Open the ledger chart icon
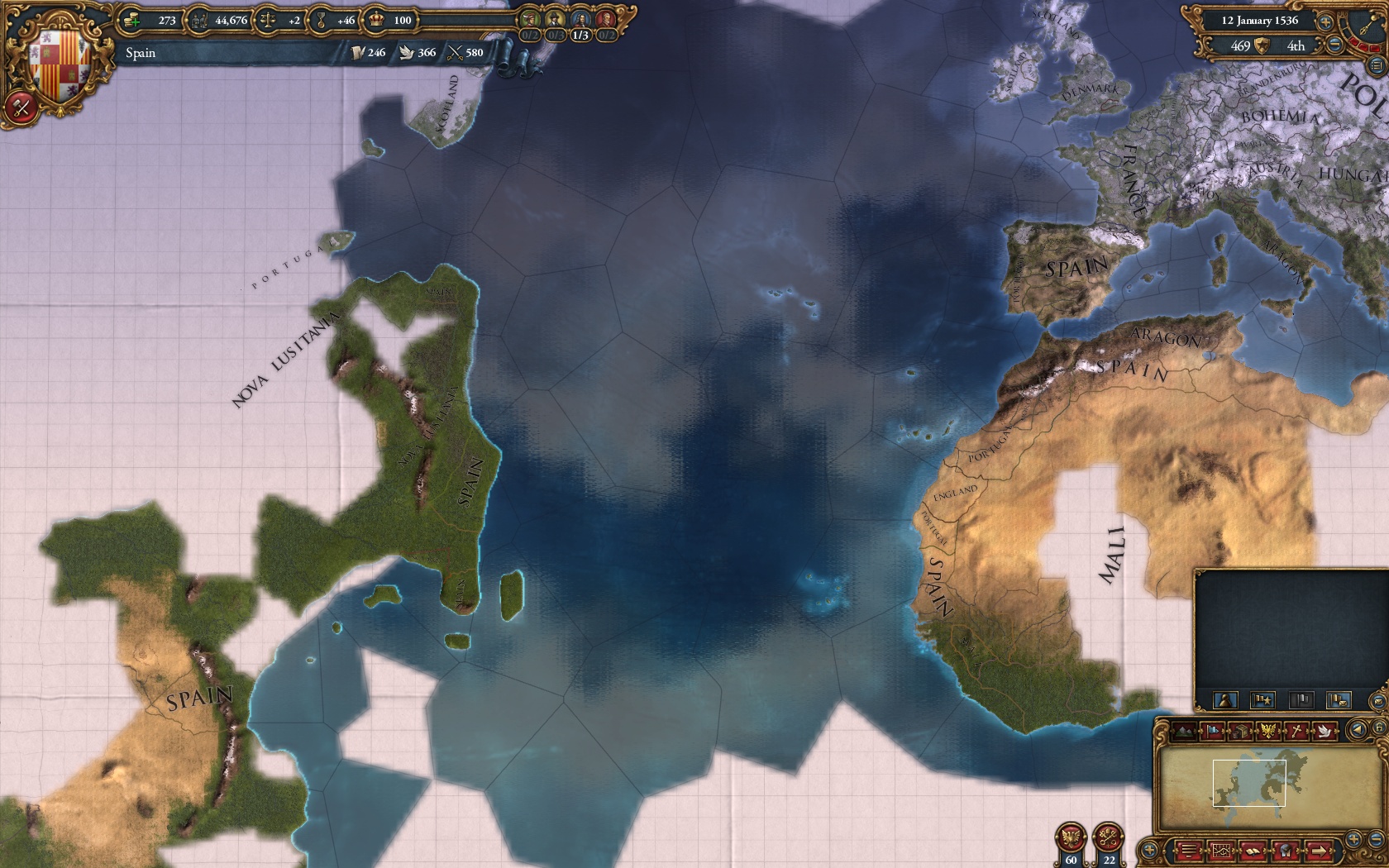Viewport: 1389px width, 868px height. pyautogui.click(x=1222, y=851)
